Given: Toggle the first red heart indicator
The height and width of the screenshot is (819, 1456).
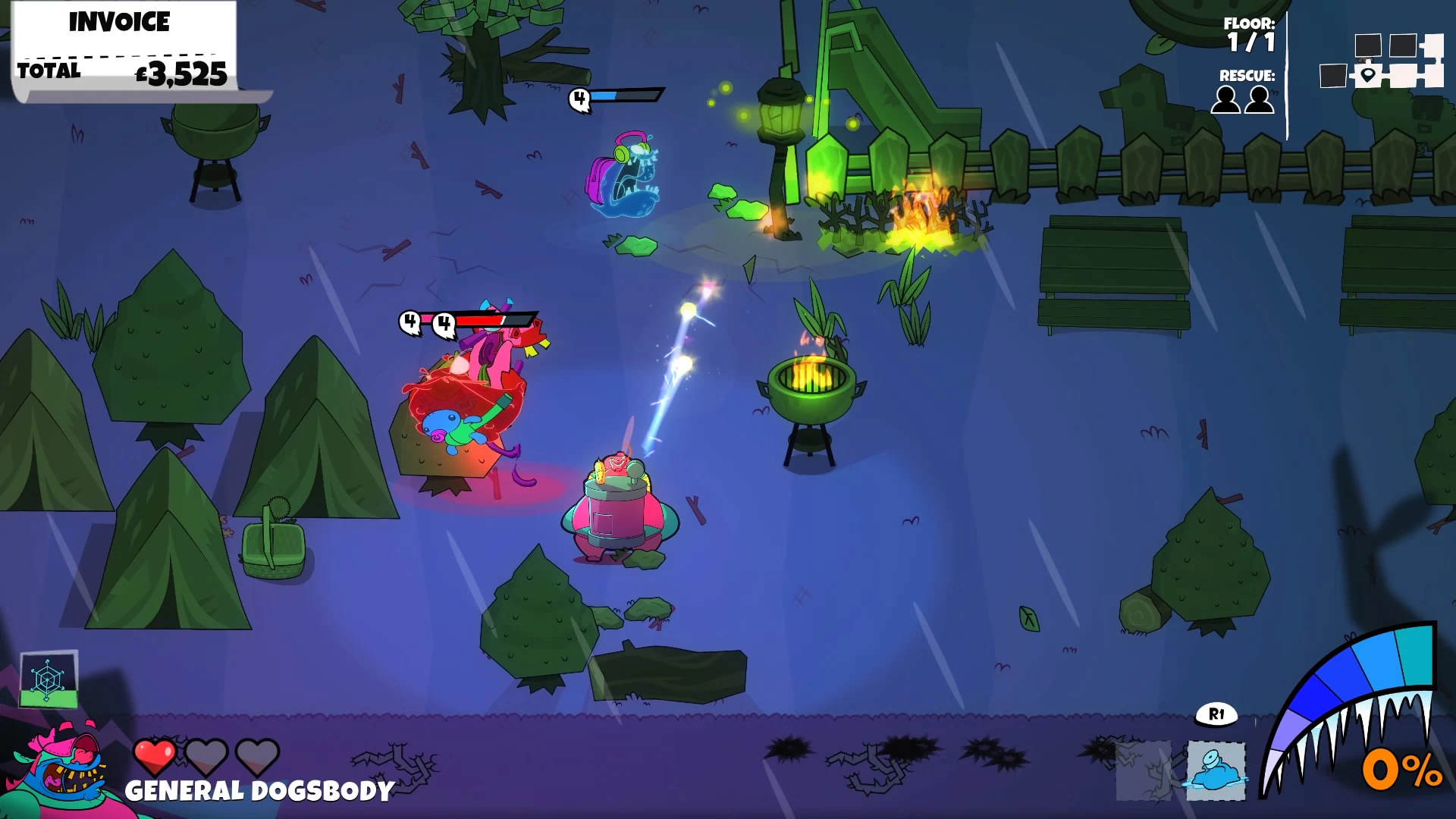Looking at the screenshot, I should click(154, 756).
